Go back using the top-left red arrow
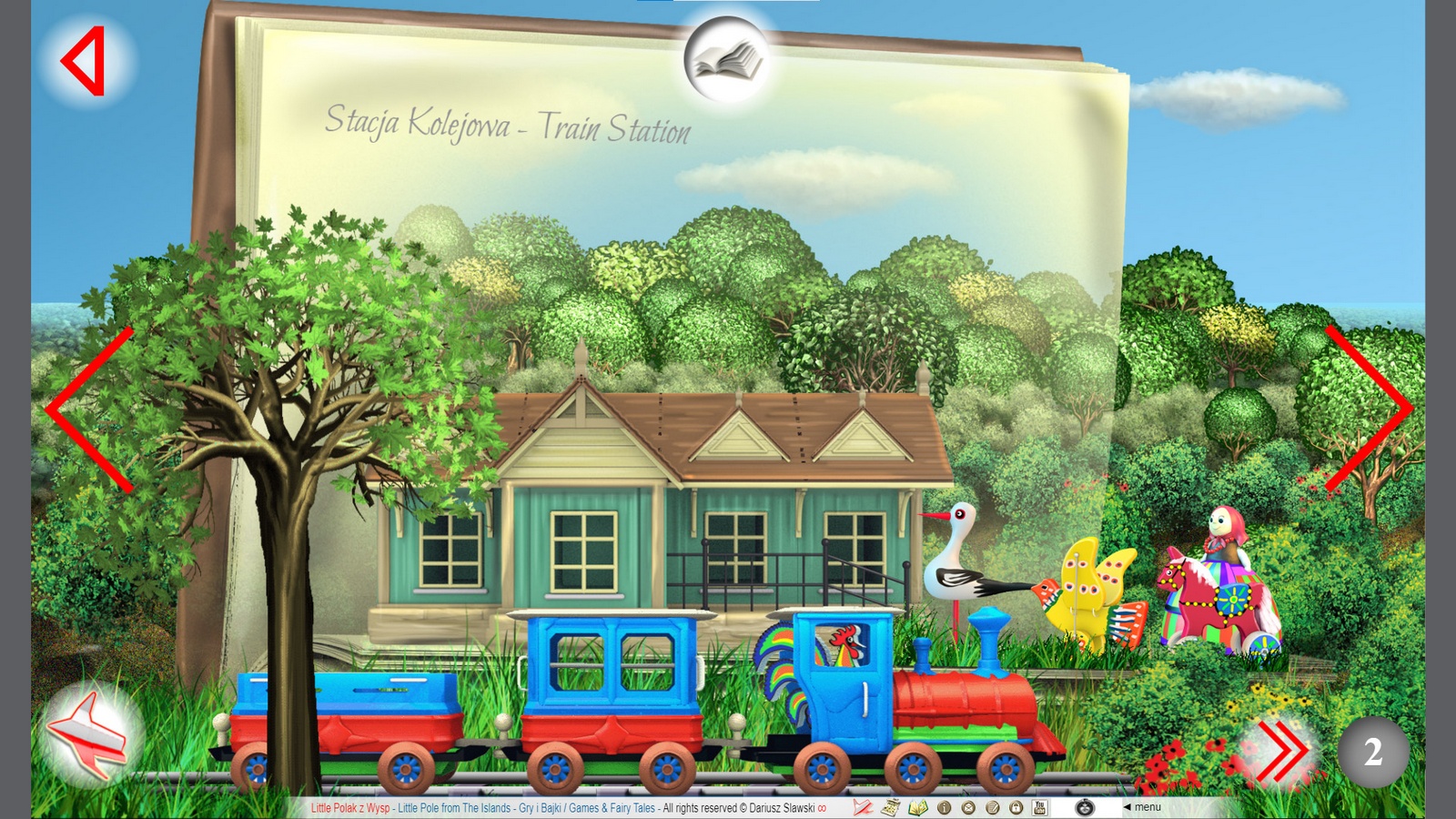1456x819 pixels. coord(80,60)
